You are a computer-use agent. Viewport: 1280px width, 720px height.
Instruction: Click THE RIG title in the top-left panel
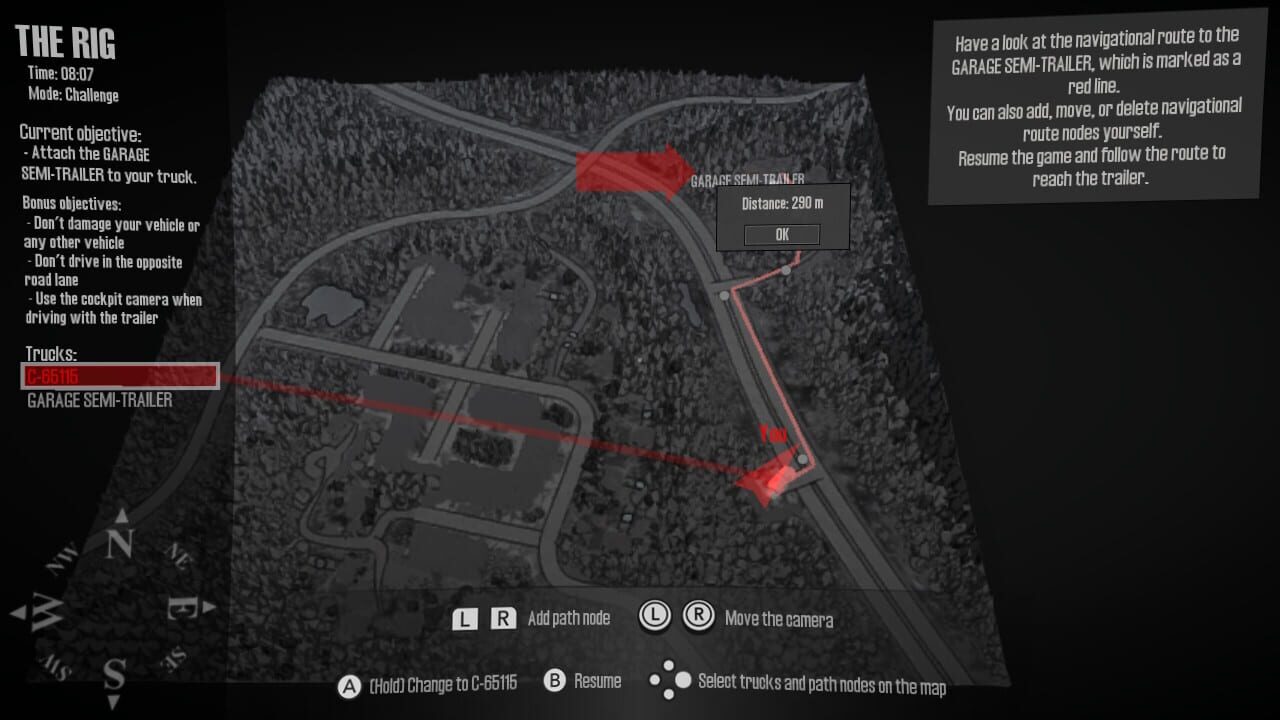tap(66, 42)
